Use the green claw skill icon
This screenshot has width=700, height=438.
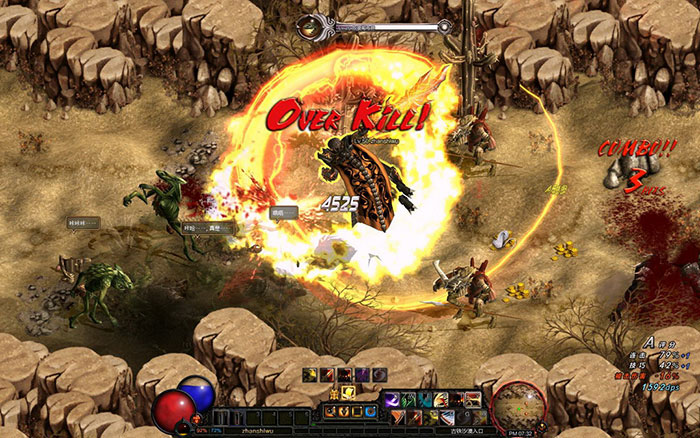point(408,399)
